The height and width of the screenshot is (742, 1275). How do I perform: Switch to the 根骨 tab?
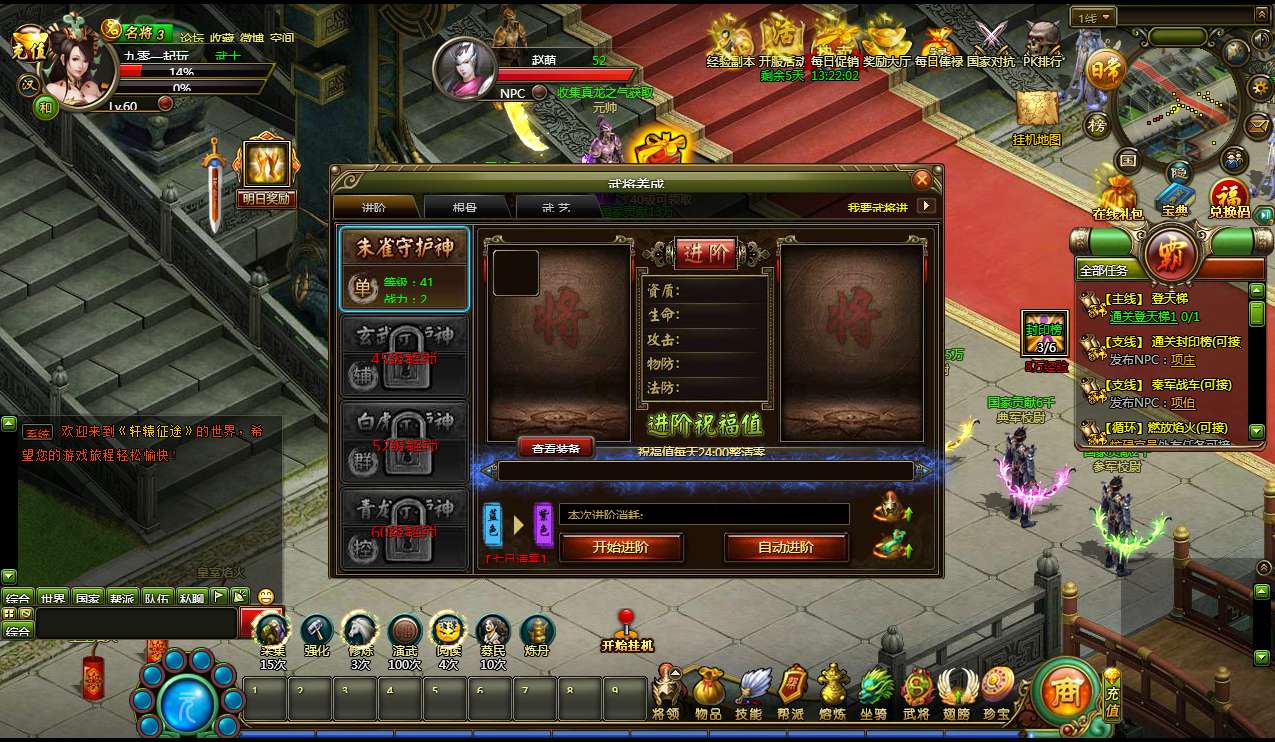pos(465,207)
